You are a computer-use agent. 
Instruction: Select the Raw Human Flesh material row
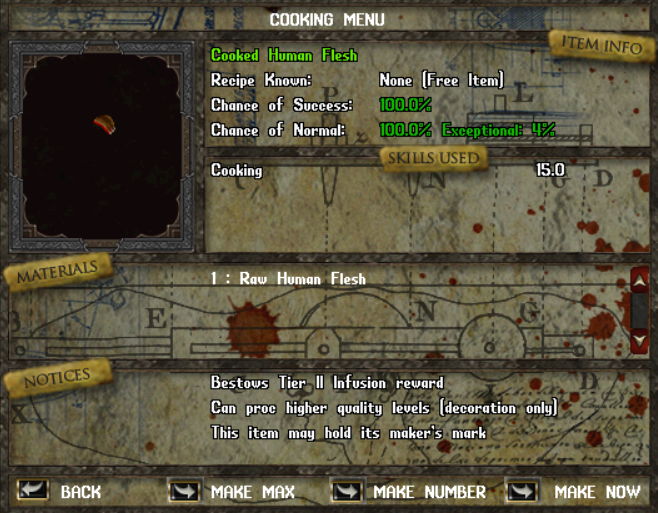[288, 279]
